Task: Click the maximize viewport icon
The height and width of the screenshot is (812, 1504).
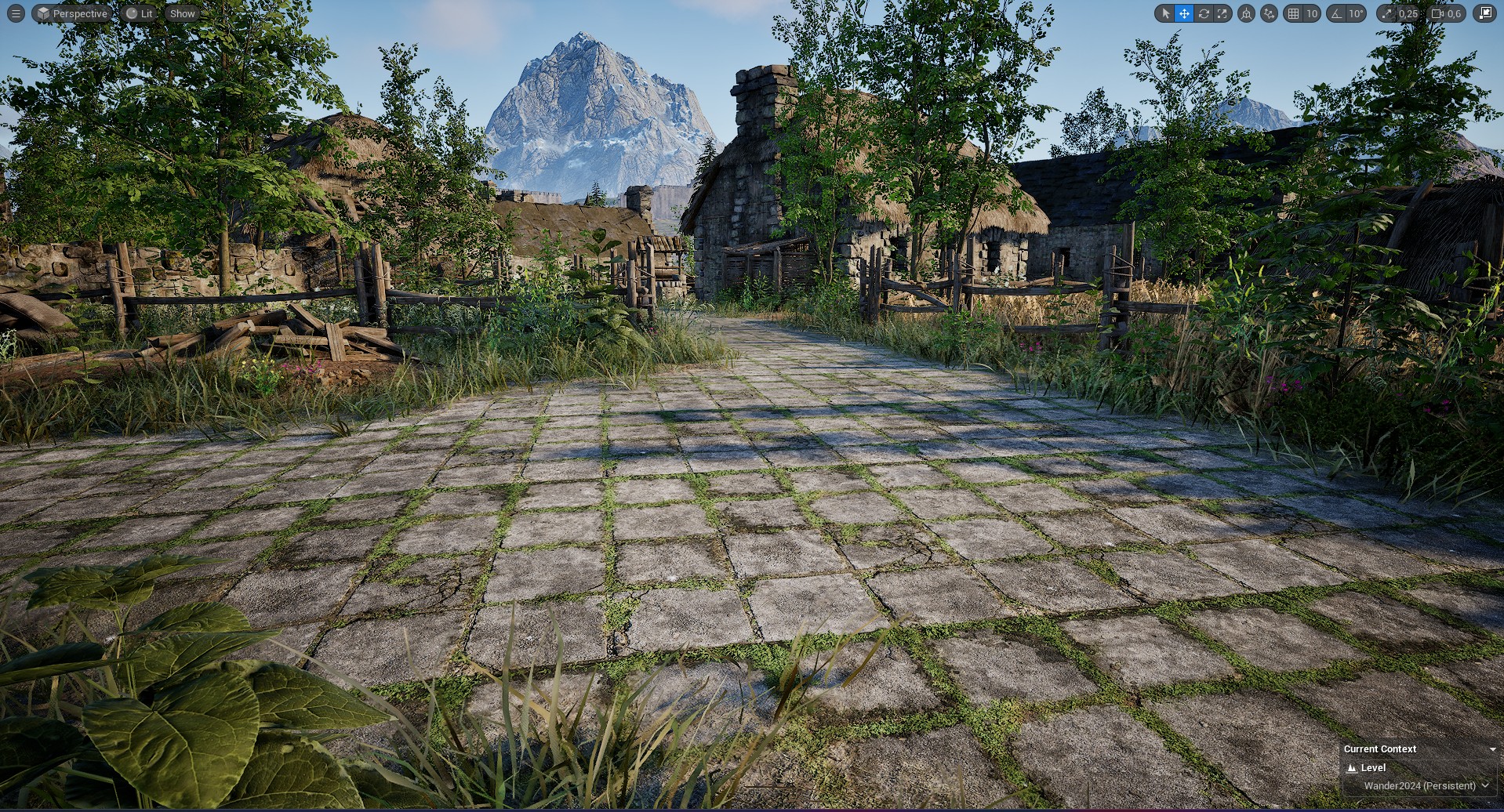Action: (1485, 13)
